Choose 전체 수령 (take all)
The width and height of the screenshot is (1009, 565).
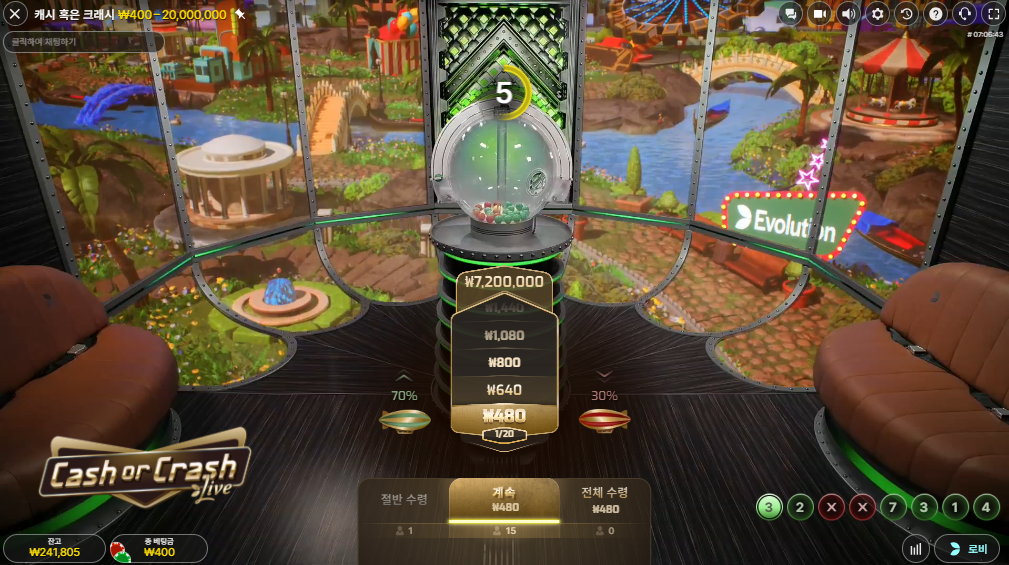coord(605,500)
